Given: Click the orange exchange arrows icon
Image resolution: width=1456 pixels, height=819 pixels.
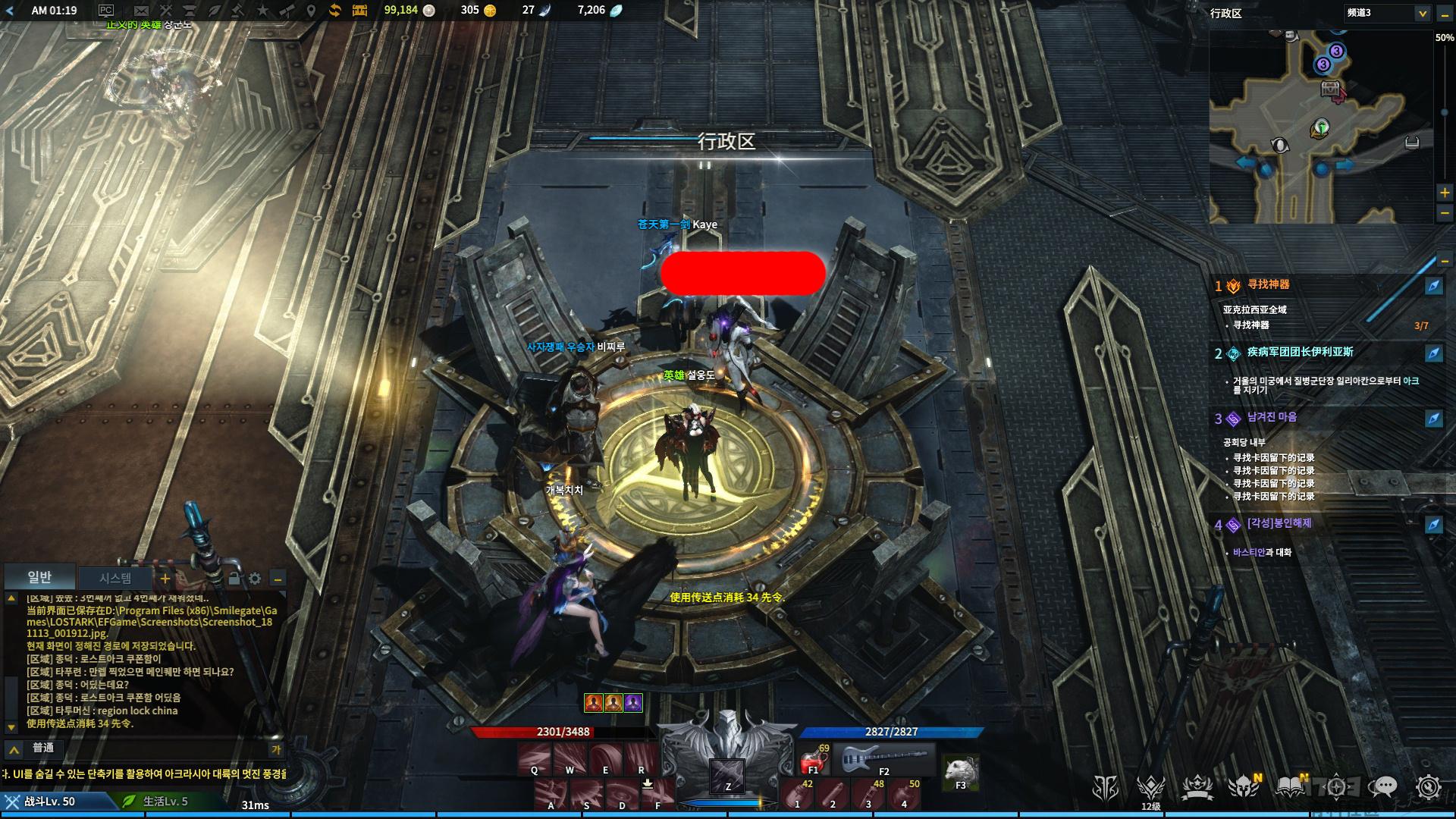Looking at the screenshot, I should [x=334, y=11].
